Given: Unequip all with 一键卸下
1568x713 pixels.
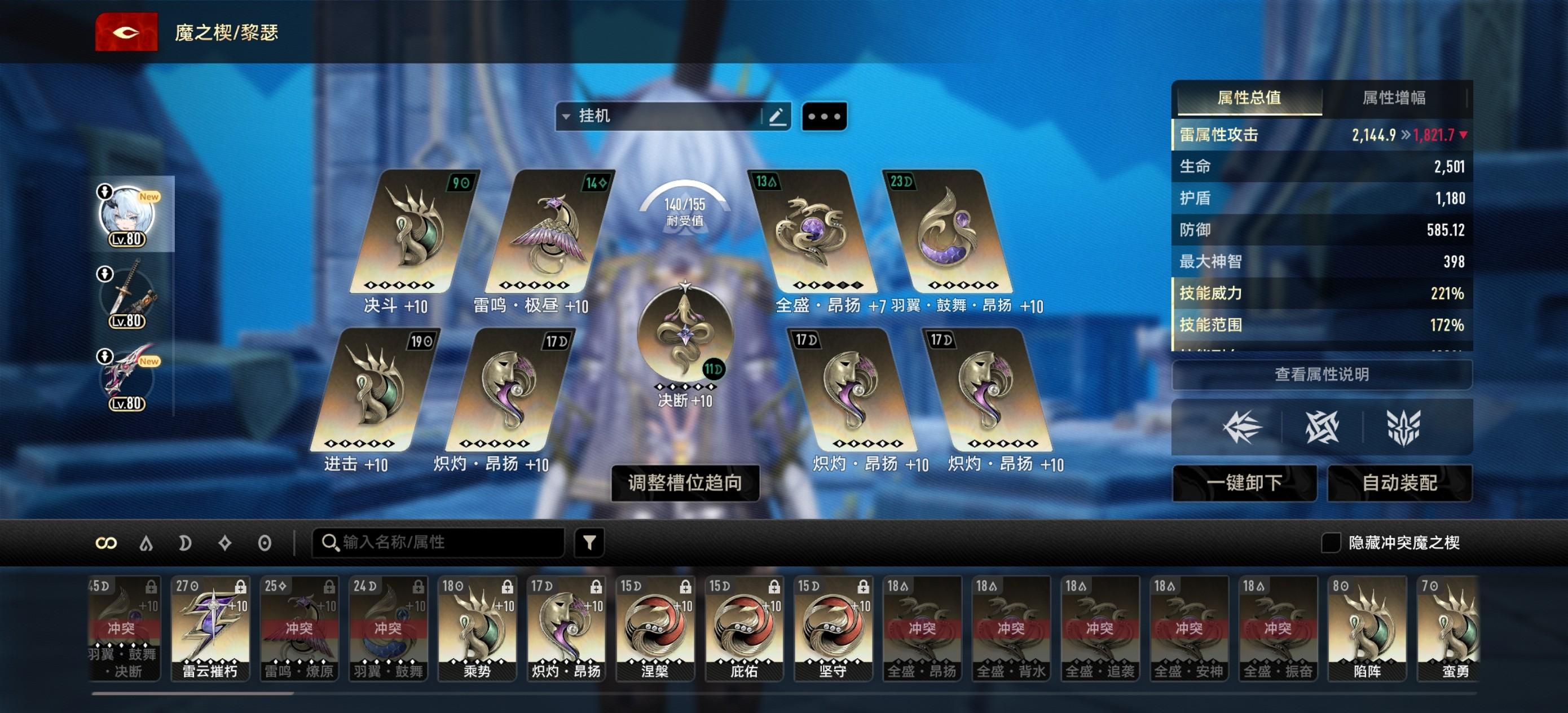Looking at the screenshot, I should (x=1244, y=483).
